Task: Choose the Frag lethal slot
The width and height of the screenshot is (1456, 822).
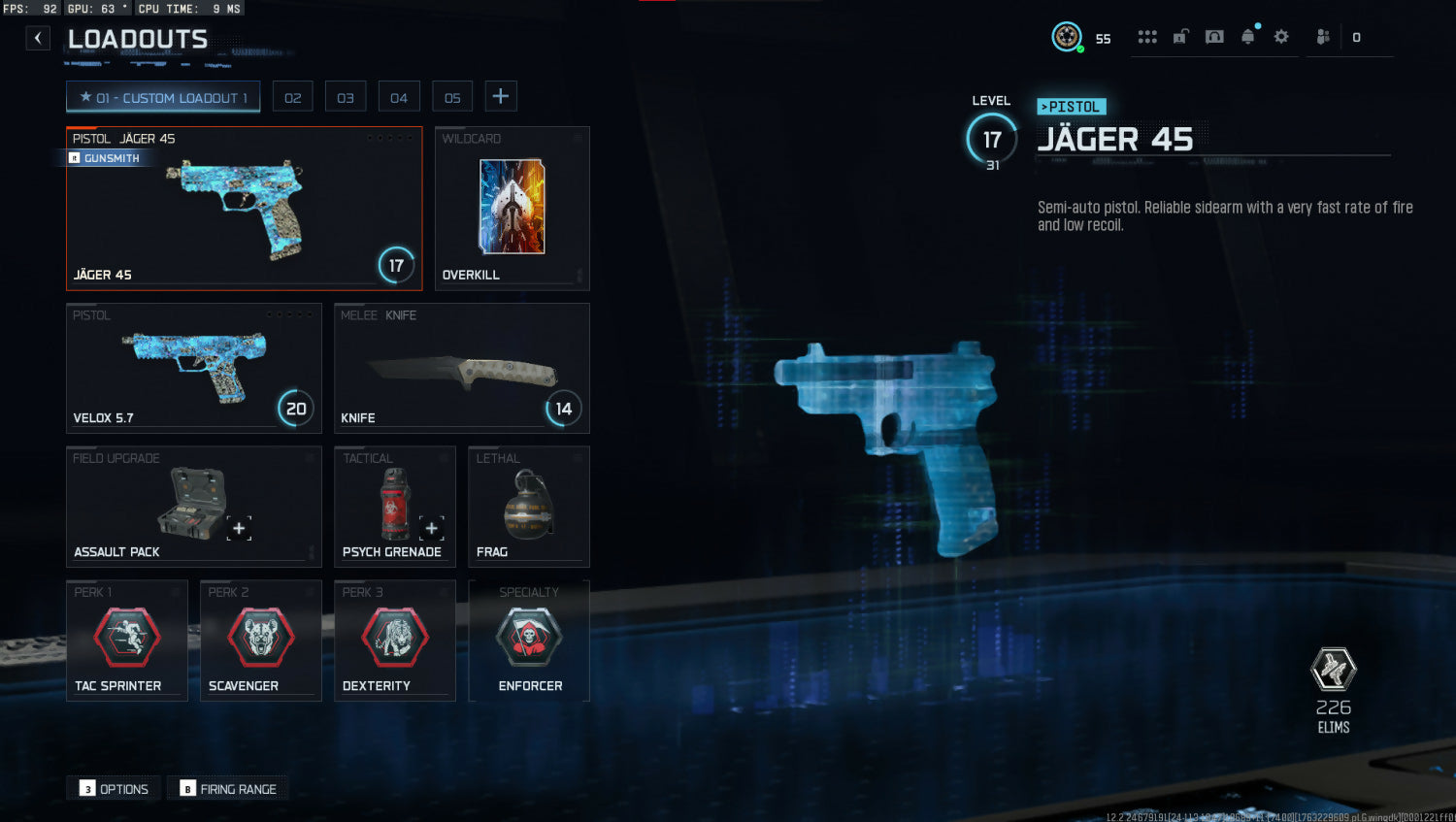Action: 528,506
